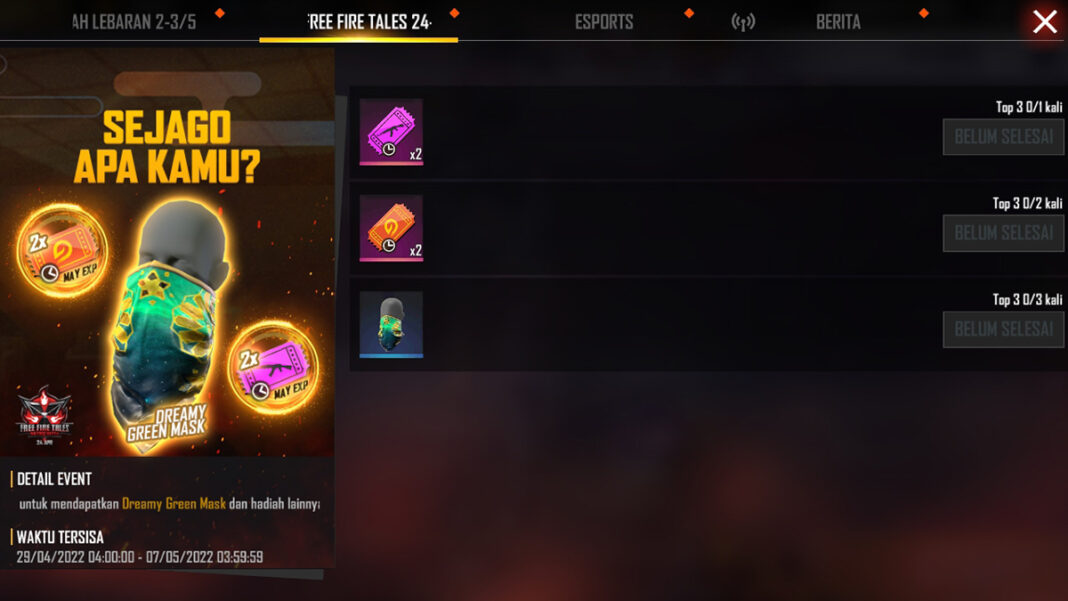1068x601 pixels.
Task: Open the broadcast signal icon tab
Action: point(743,22)
